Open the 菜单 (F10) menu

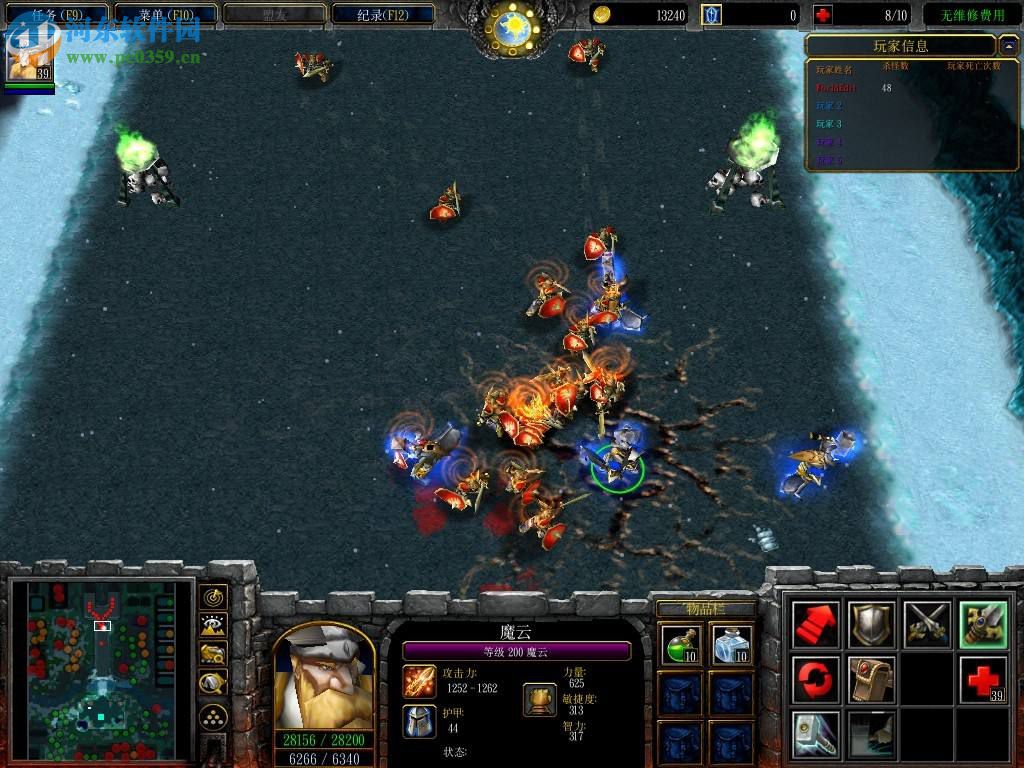(x=166, y=15)
